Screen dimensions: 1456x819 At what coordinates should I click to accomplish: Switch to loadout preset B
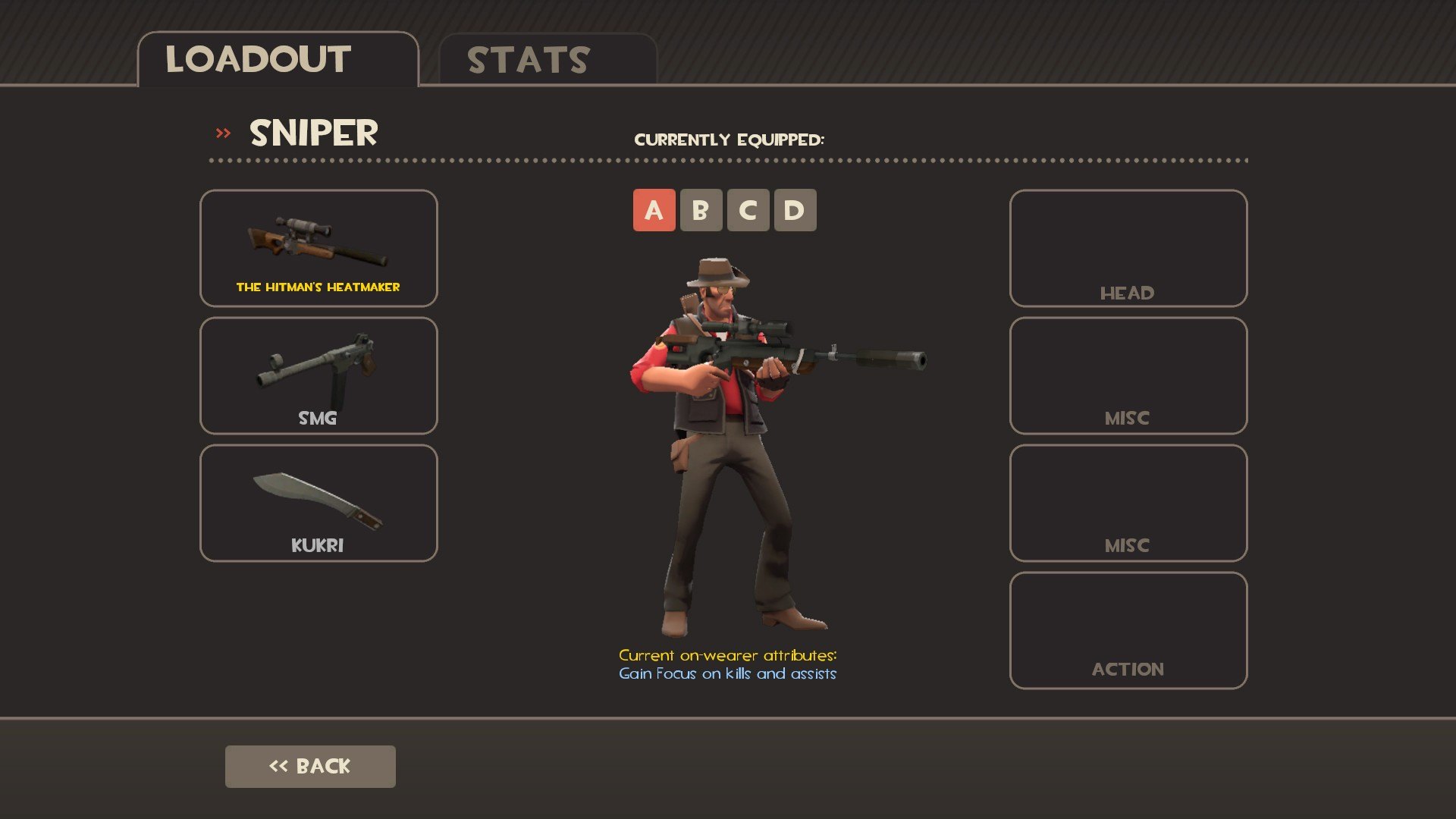[701, 210]
